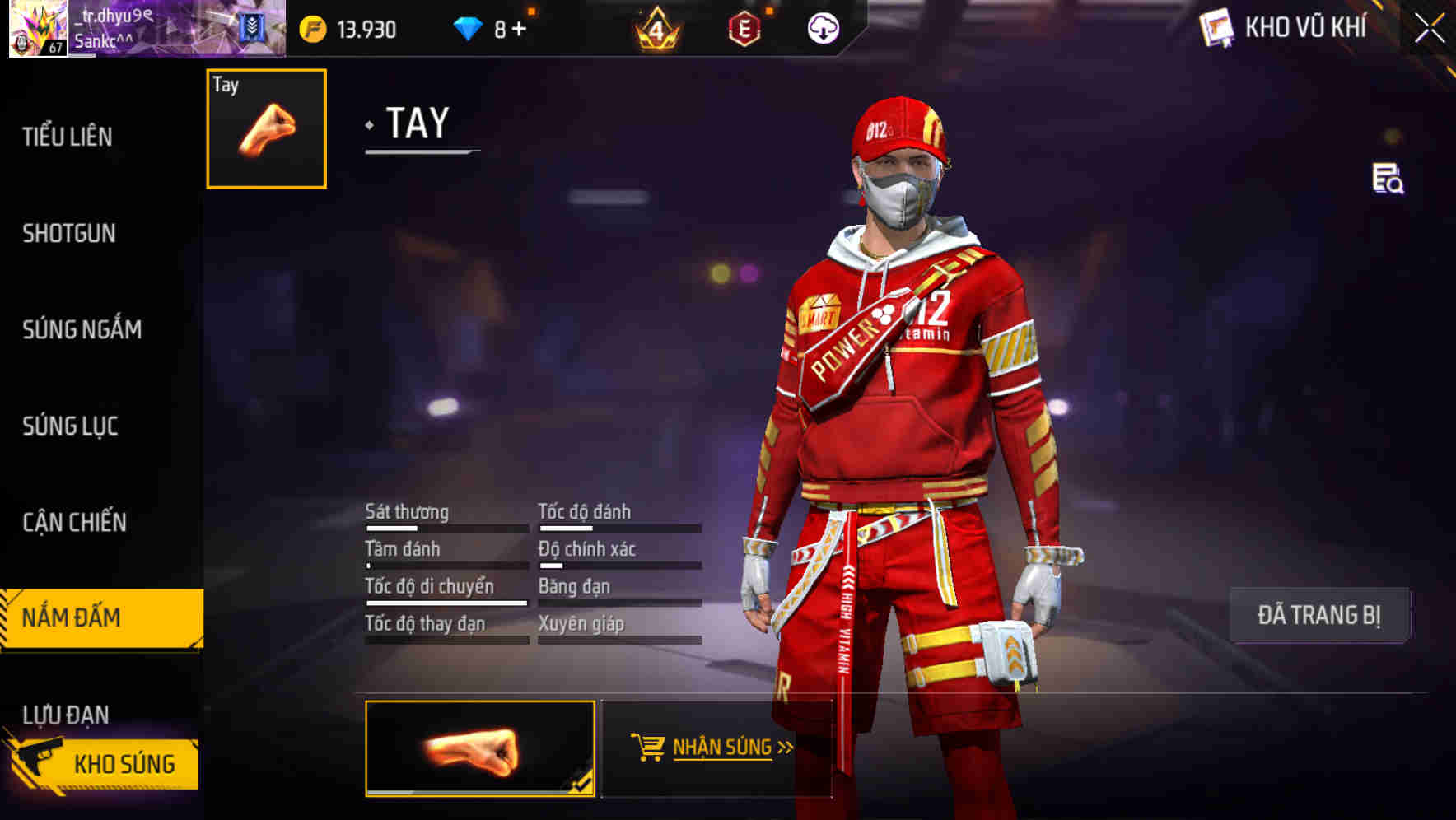This screenshot has width=1456, height=820.
Task: Click the Tốc độ di chuyển stat bar
Action: 445,599
